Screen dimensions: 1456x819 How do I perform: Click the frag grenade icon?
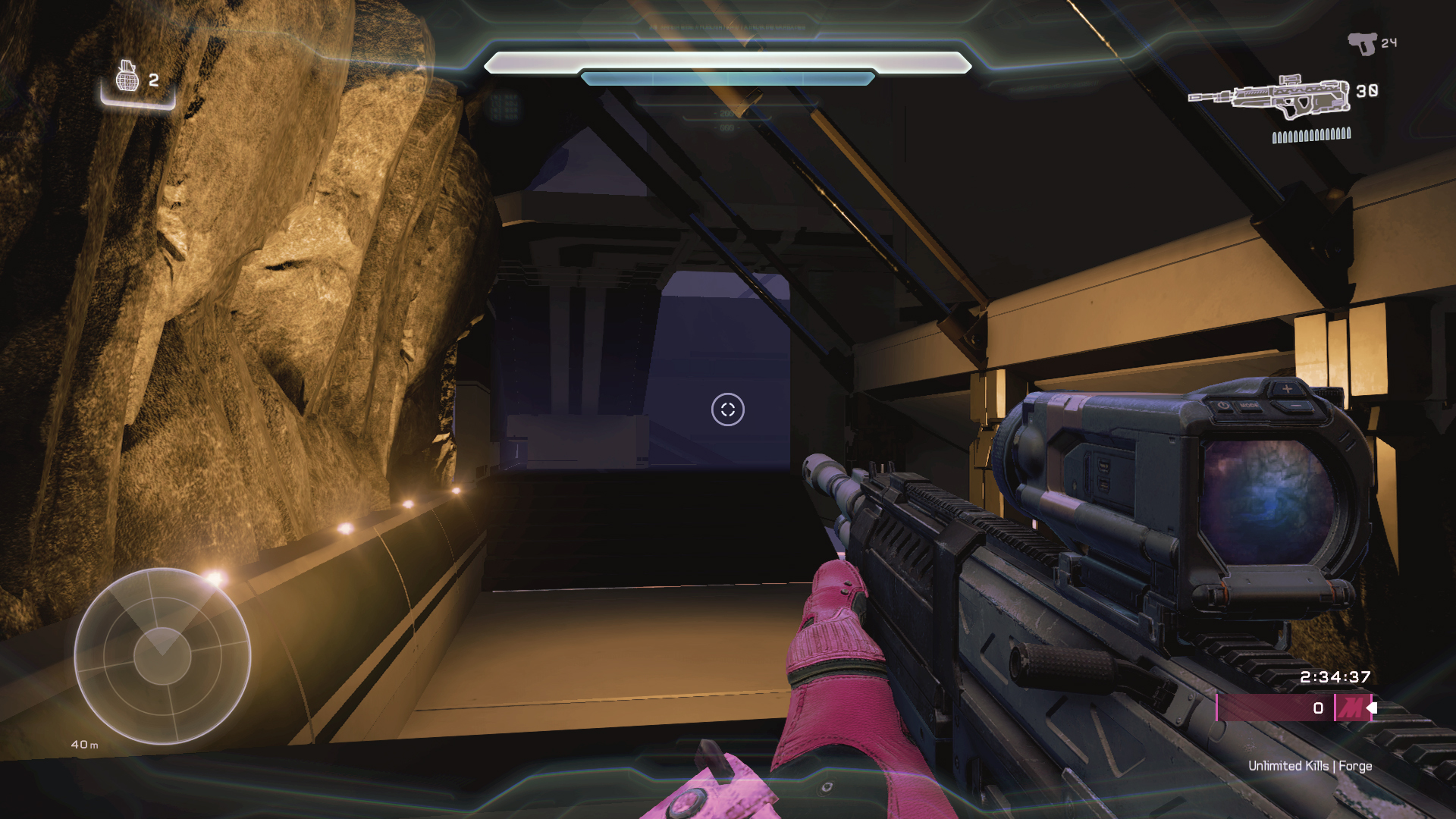coord(127,77)
